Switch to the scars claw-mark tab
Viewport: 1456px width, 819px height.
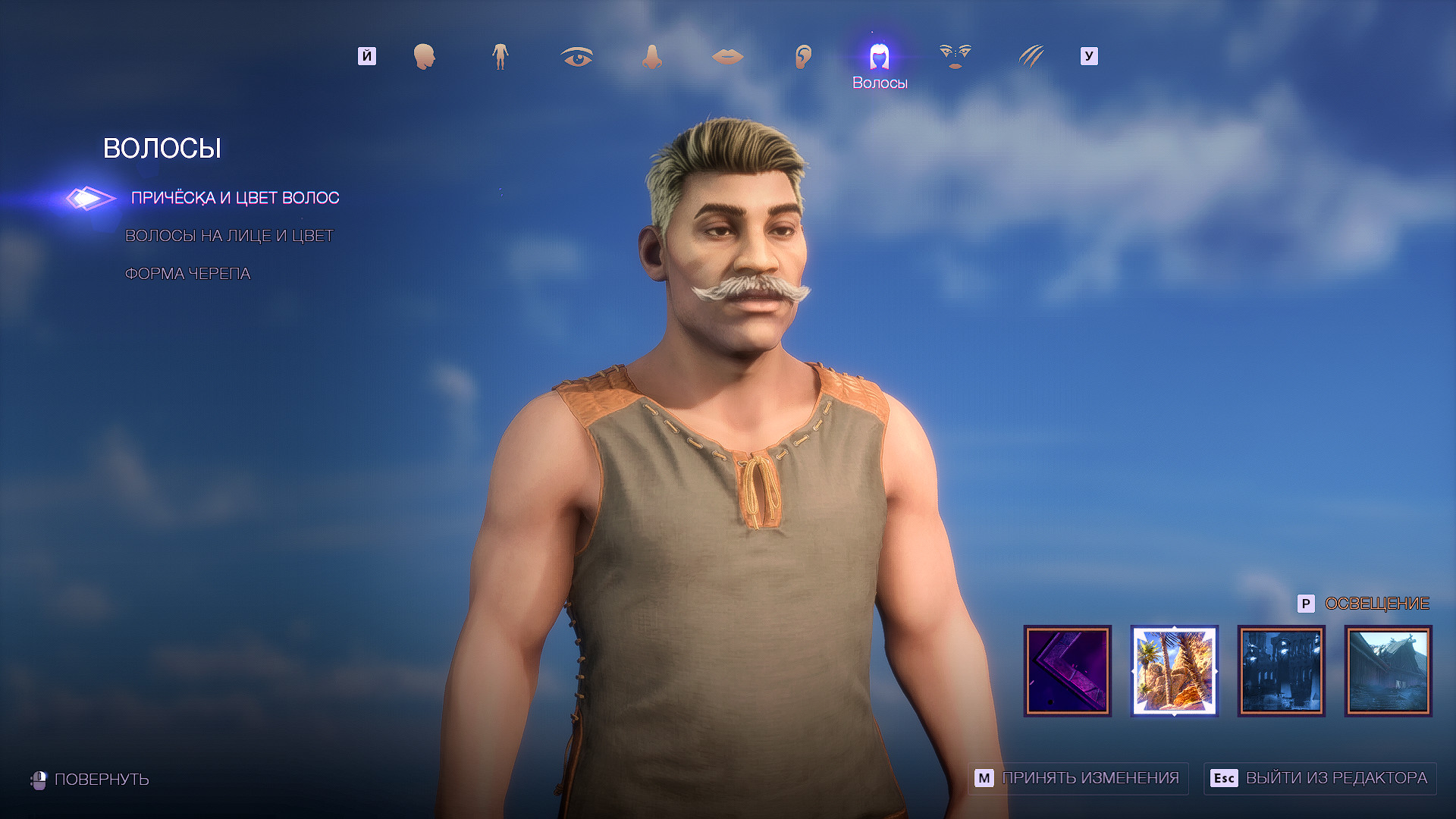[1031, 56]
